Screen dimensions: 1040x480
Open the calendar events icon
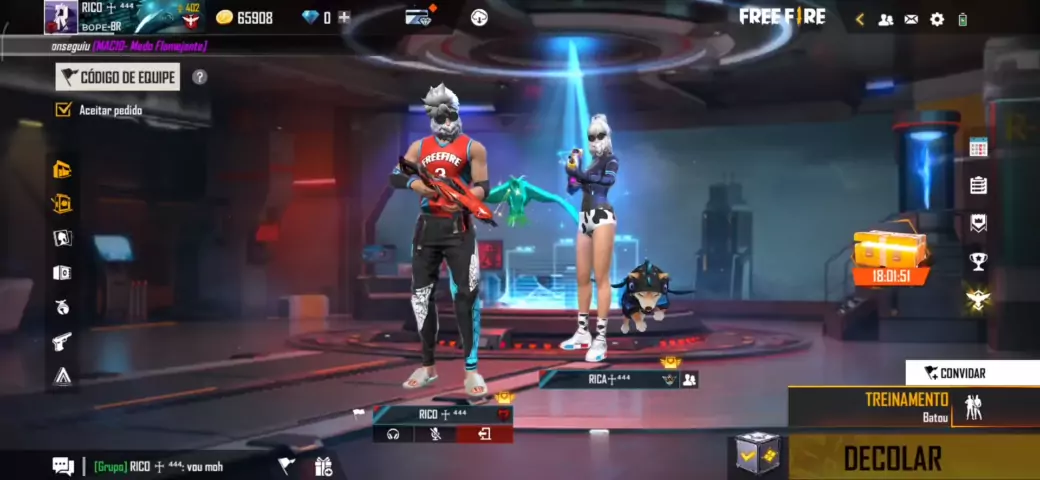[978, 147]
